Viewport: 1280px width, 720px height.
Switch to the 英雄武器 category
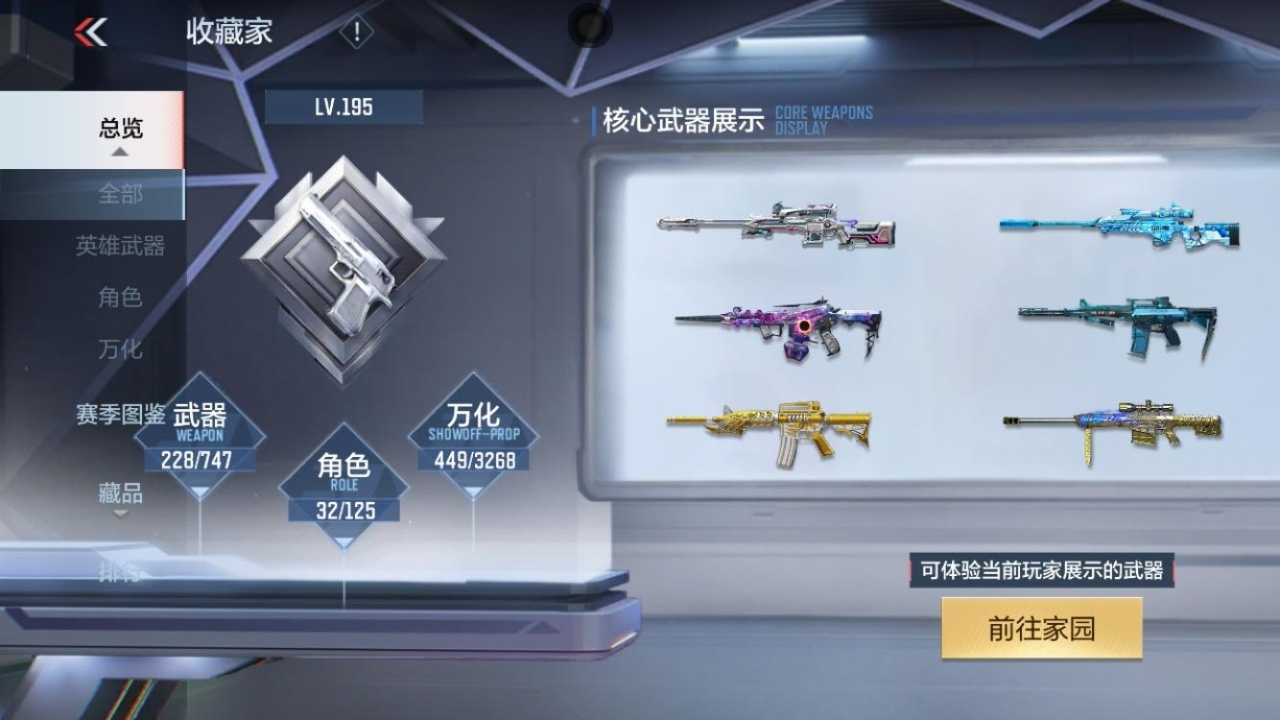pyautogui.click(x=119, y=246)
